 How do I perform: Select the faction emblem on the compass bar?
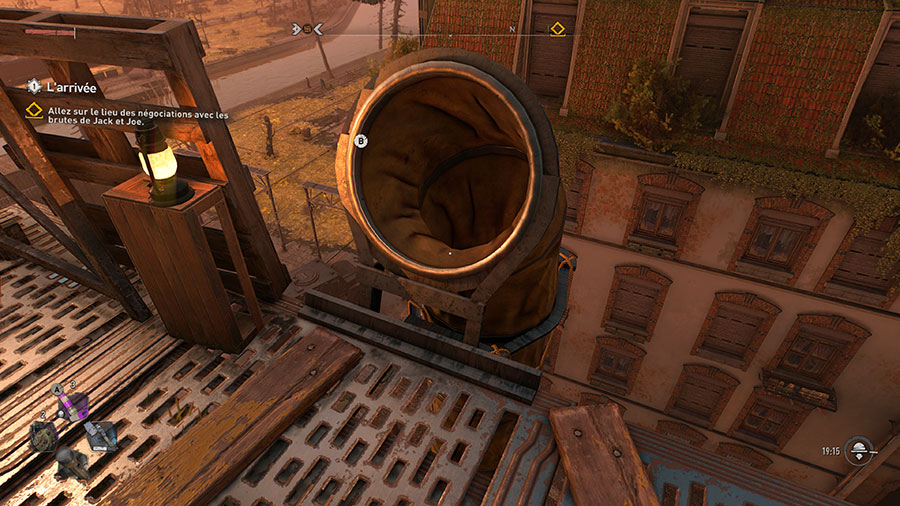(308, 29)
